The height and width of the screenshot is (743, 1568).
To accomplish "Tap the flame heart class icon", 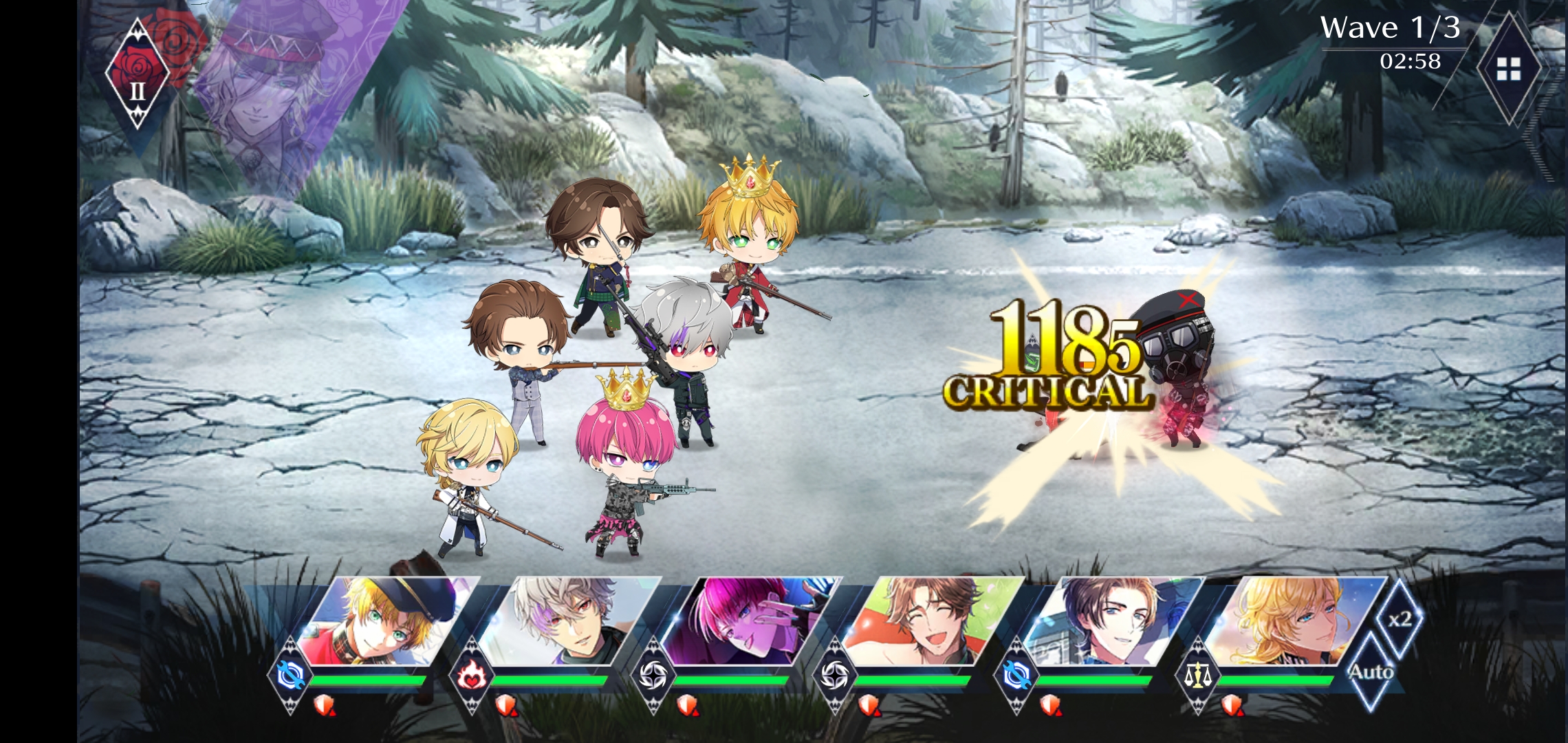I will (472, 676).
